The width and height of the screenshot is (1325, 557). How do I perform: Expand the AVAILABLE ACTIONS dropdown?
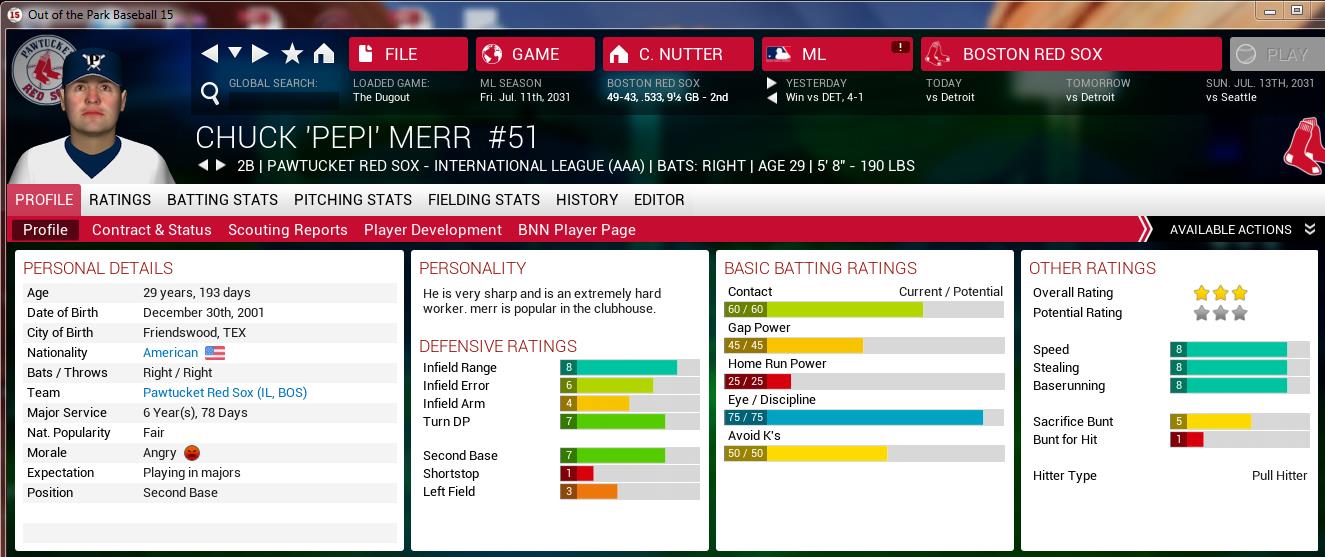click(1241, 230)
